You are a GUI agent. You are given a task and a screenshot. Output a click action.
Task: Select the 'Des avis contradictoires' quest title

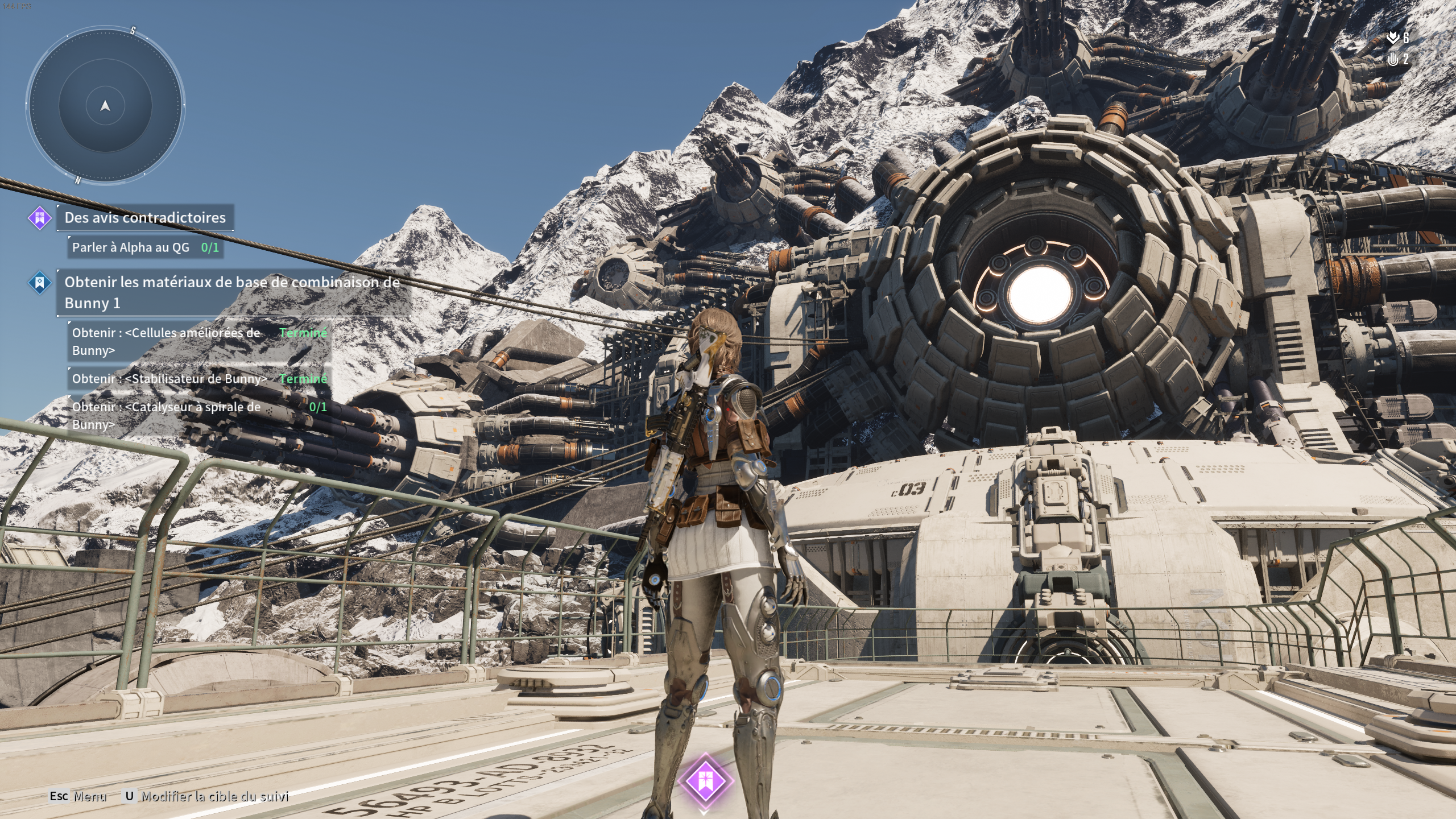click(x=145, y=217)
